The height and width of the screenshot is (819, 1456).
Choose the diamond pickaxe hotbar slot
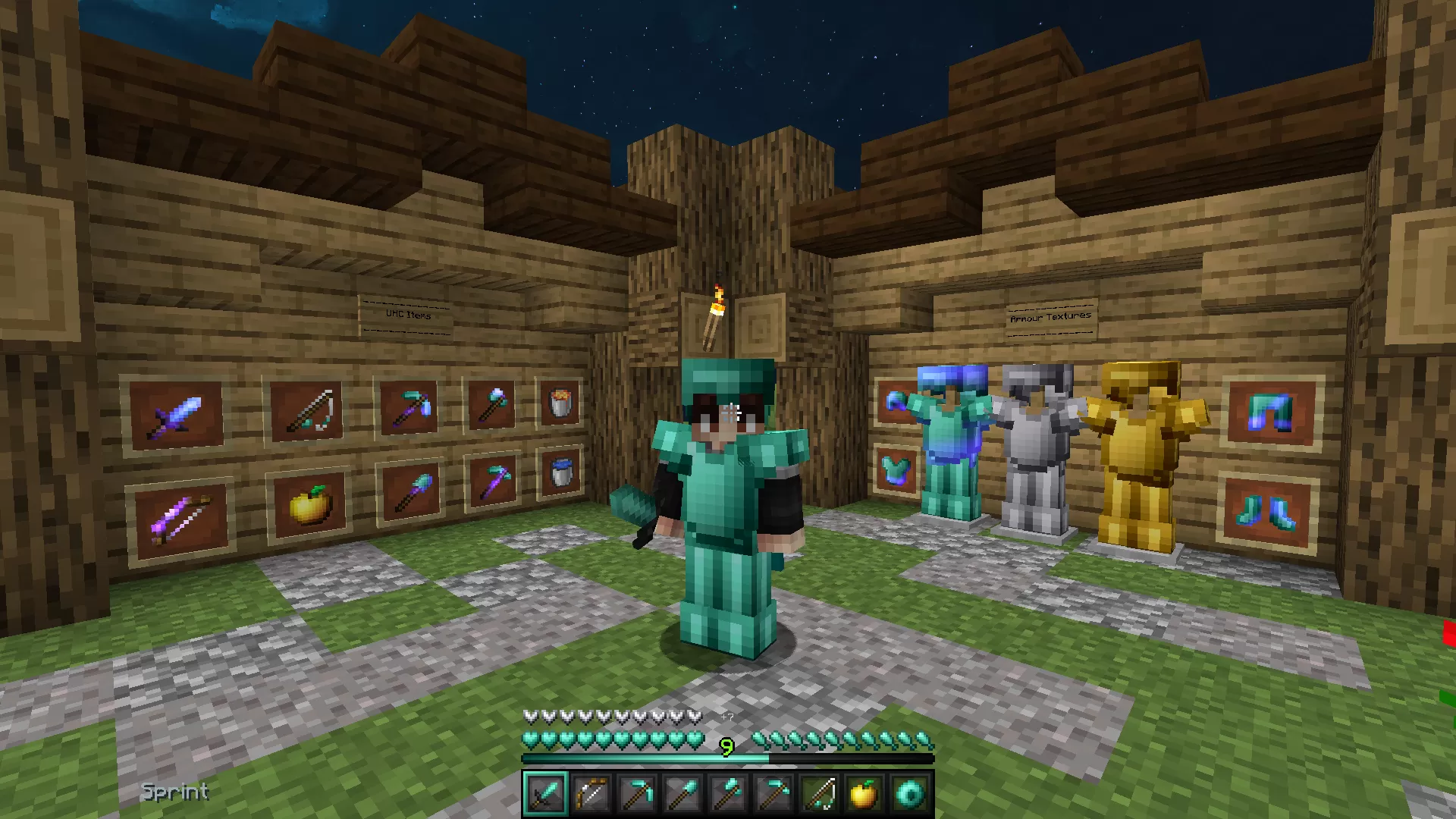[636, 794]
